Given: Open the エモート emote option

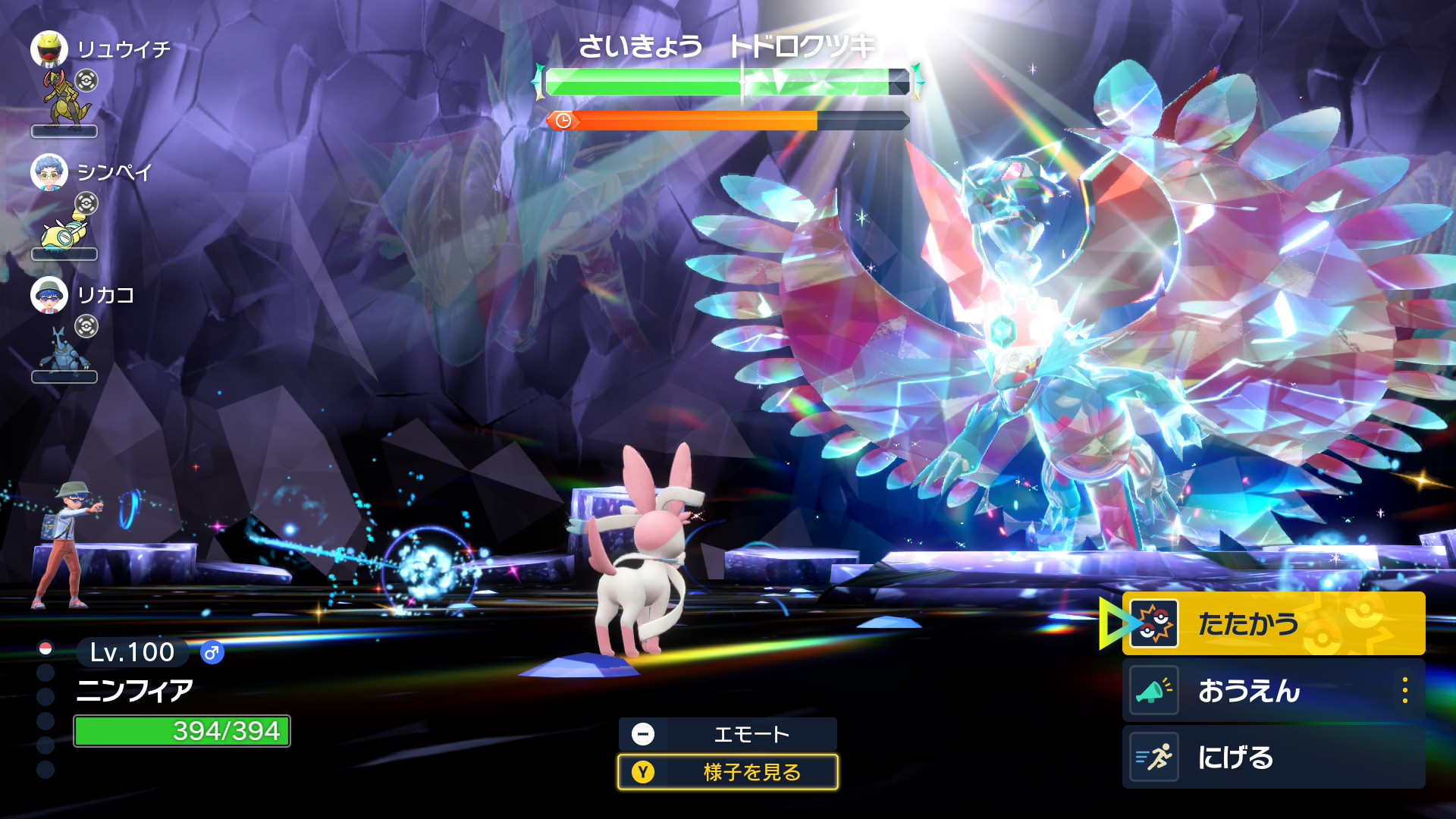Looking at the screenshot, I should pyautogui.click(x=727, y=734).
